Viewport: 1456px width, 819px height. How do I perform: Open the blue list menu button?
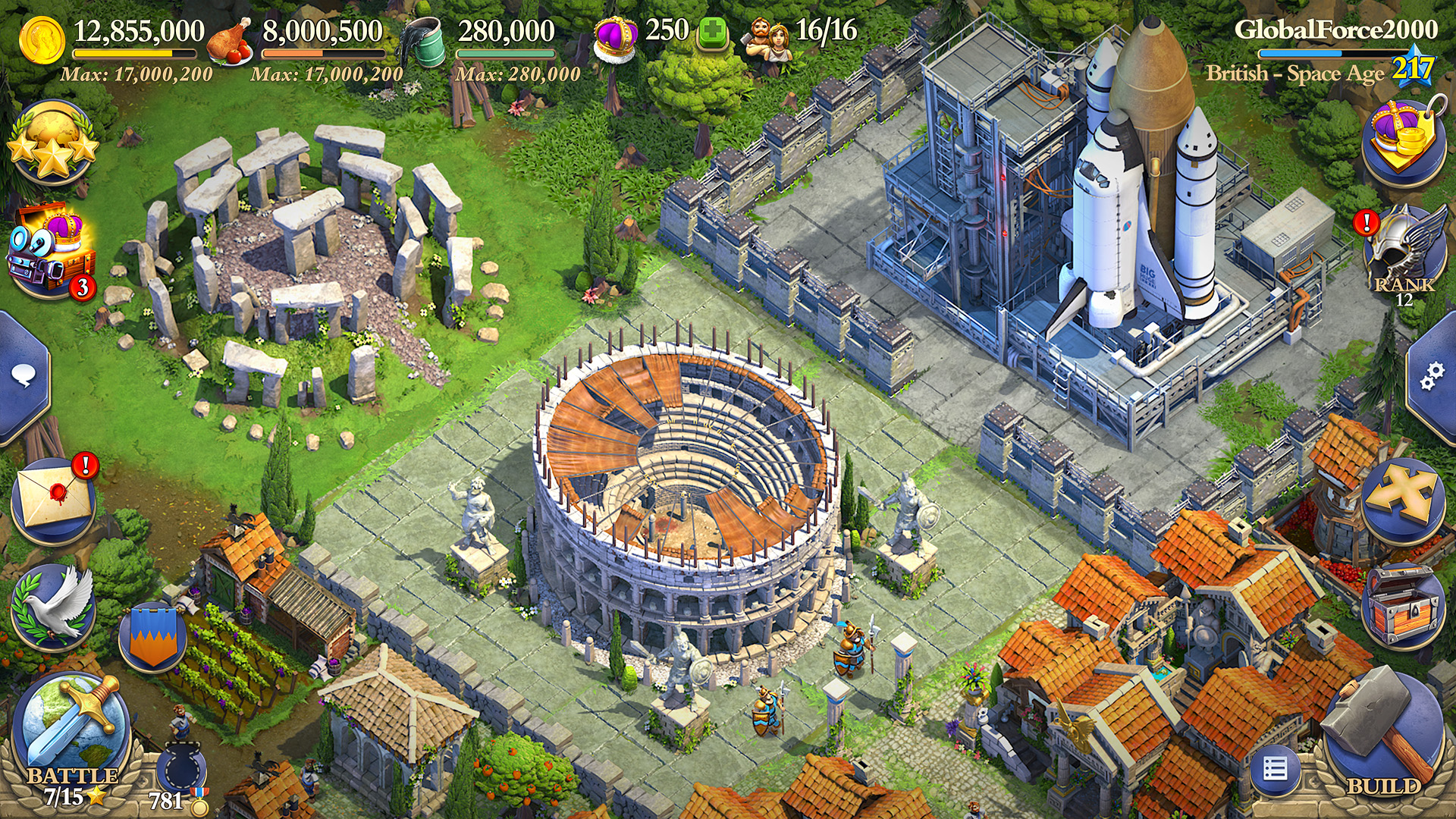[x=1275, y=770]
